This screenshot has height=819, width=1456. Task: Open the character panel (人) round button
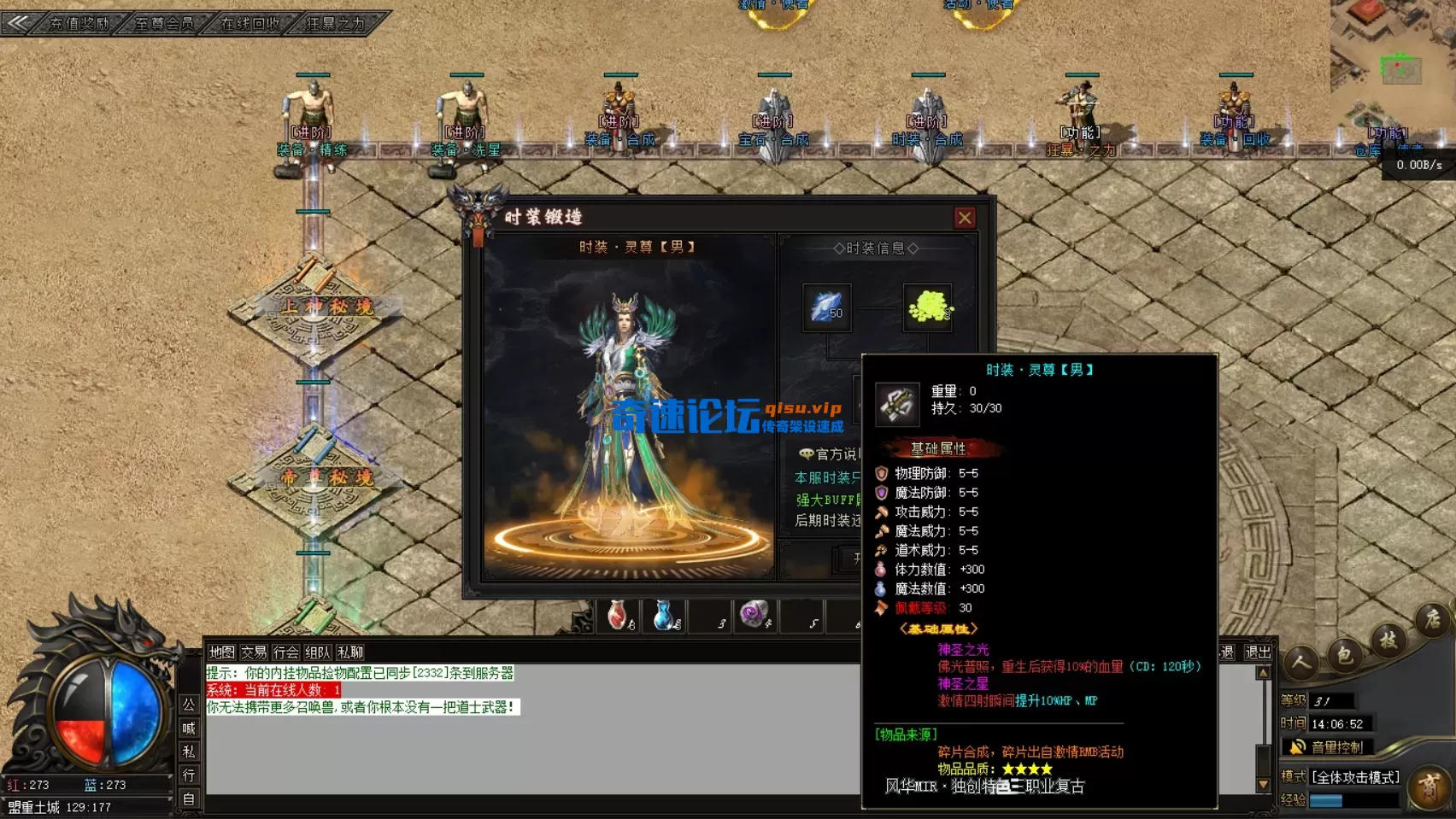point(1301,661)
